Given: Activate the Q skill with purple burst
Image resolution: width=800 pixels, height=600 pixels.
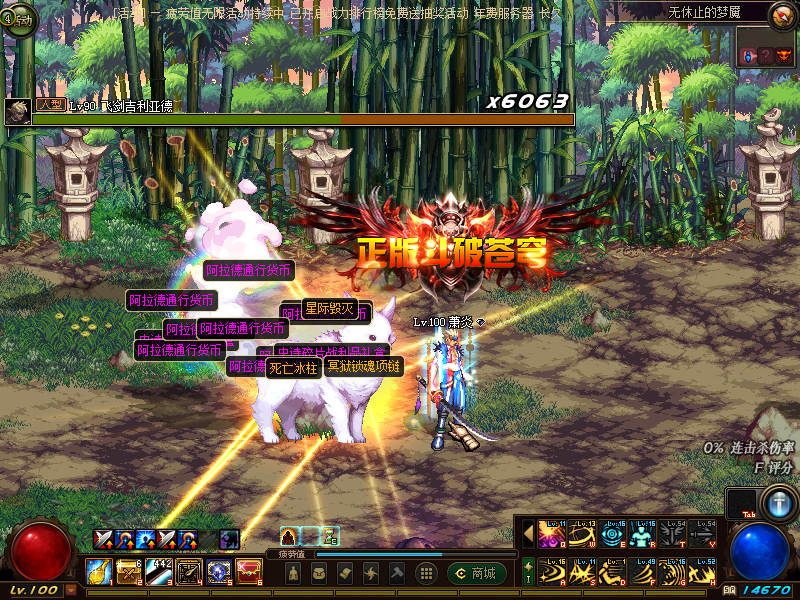Looking at the screenshot, I should pos(554,534).
